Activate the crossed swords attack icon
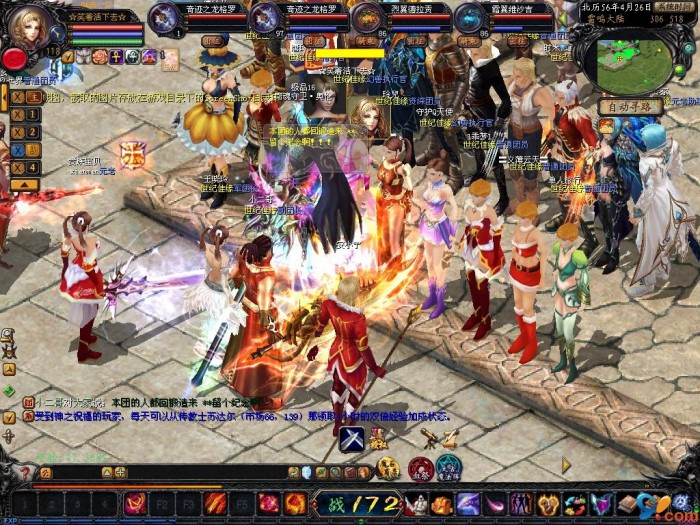Image resolution: width=700 pixels, height=525 pixels. [351, 439]
